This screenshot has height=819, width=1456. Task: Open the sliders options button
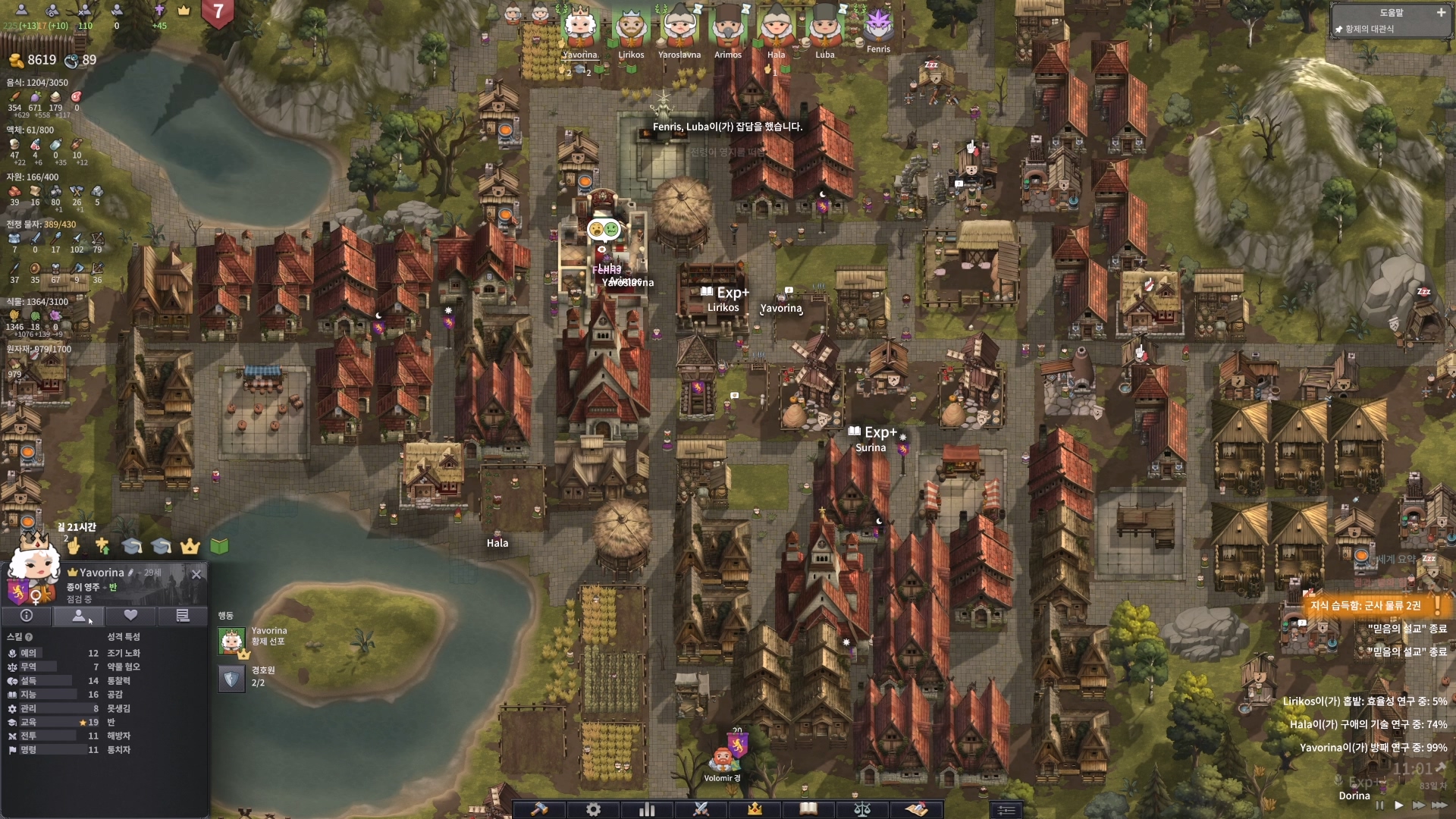(1006, 810)
